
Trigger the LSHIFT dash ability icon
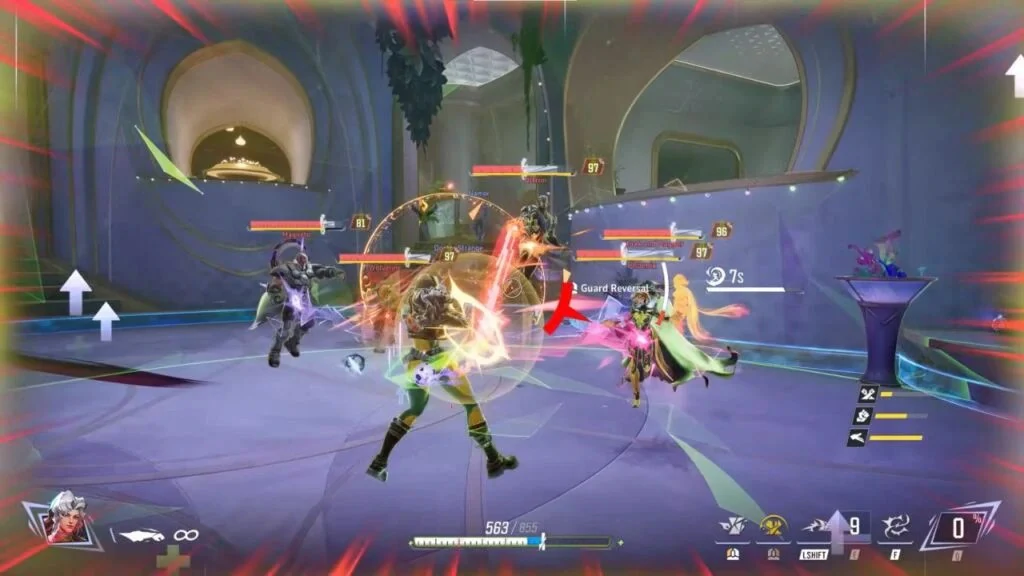coord(812,526)
